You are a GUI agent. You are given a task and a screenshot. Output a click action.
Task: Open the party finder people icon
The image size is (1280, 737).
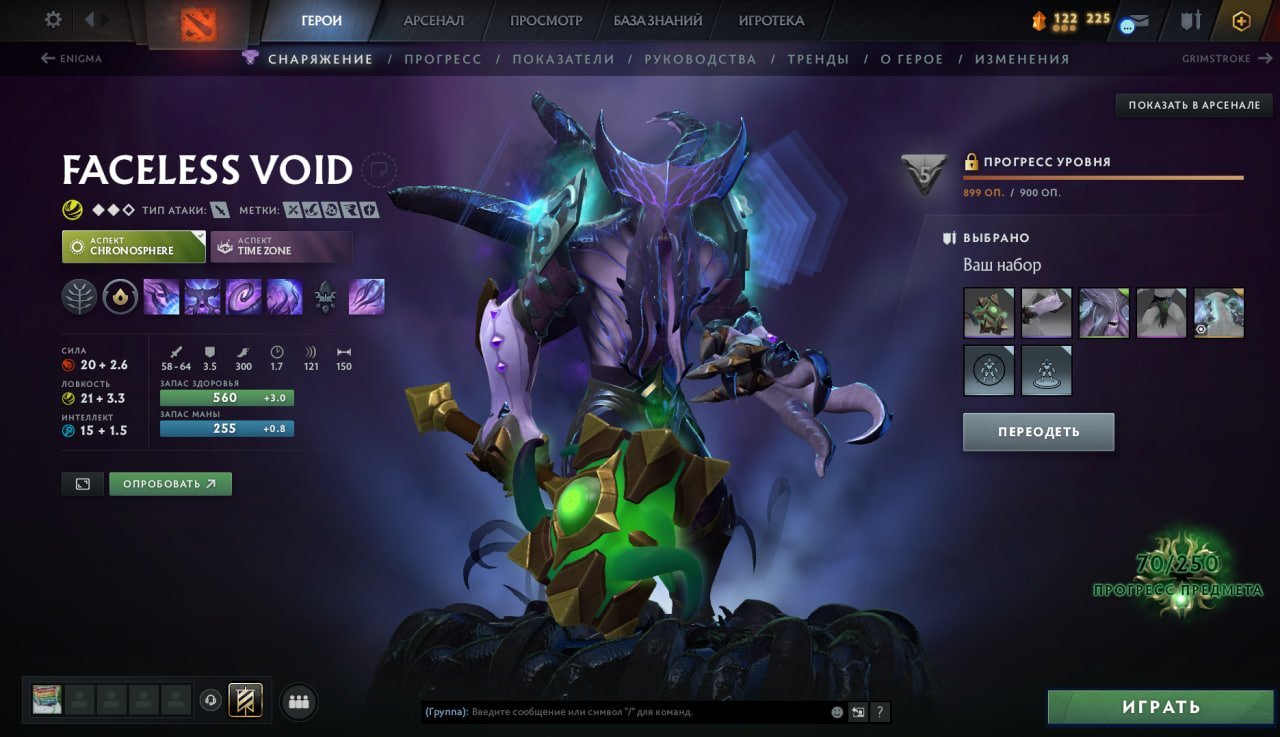coord(298,702)
